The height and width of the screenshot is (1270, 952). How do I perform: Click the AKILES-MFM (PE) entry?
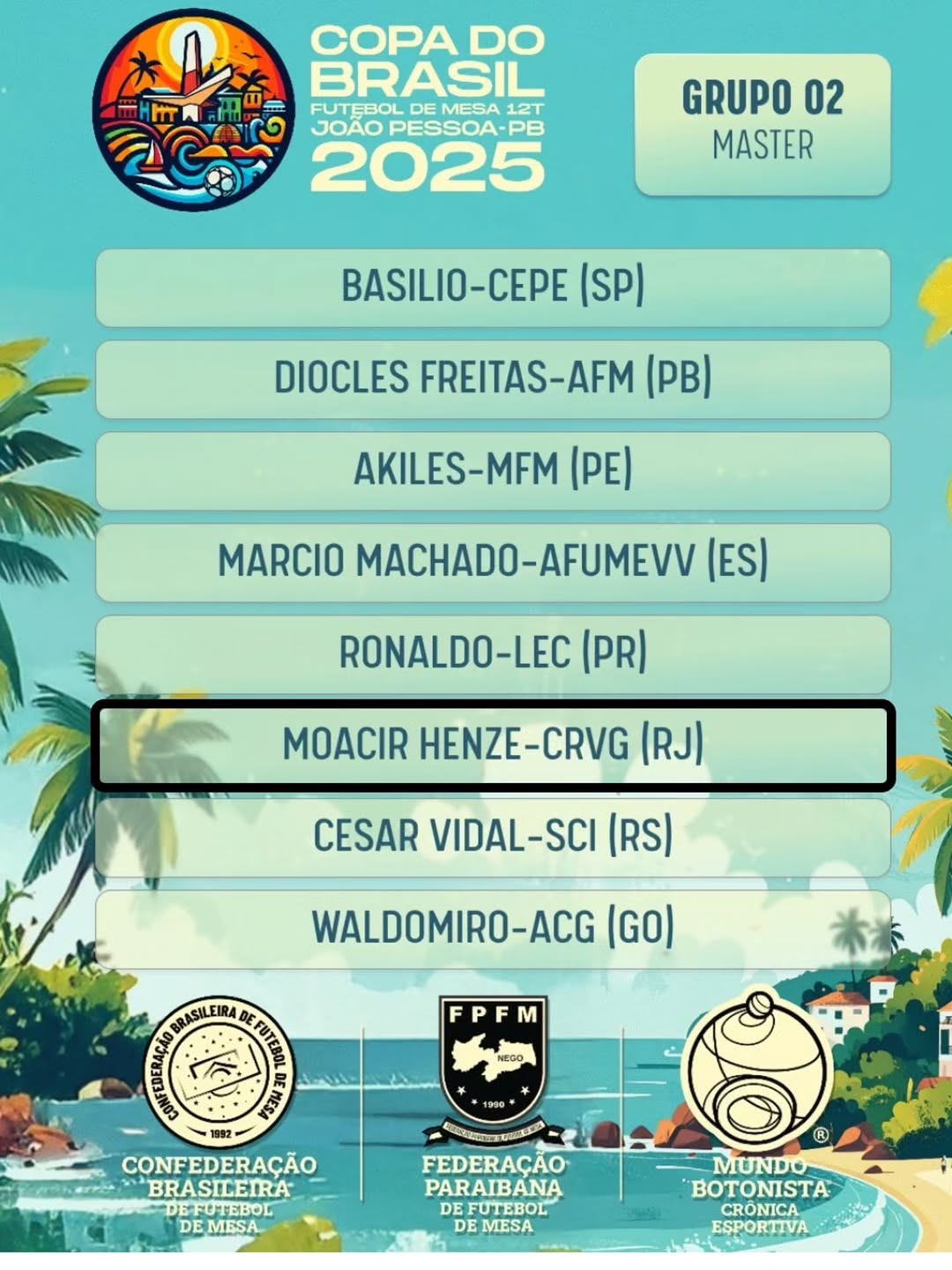point(493,471)
